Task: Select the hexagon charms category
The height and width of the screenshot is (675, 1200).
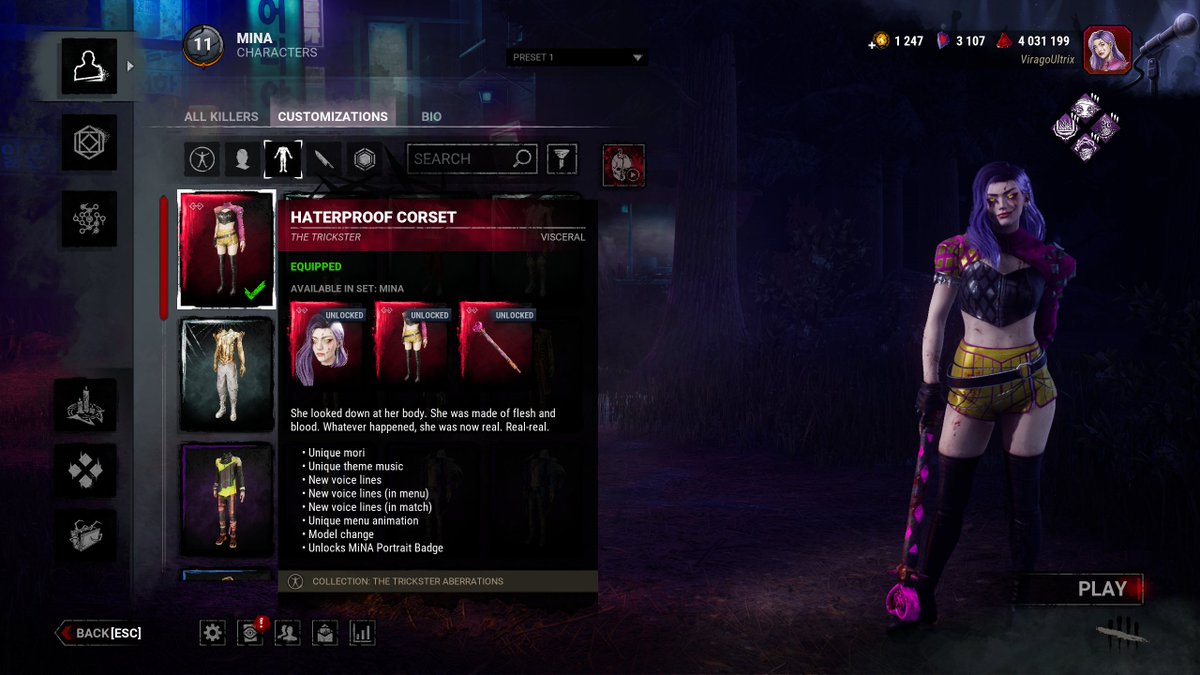Action: coord(364,159)
